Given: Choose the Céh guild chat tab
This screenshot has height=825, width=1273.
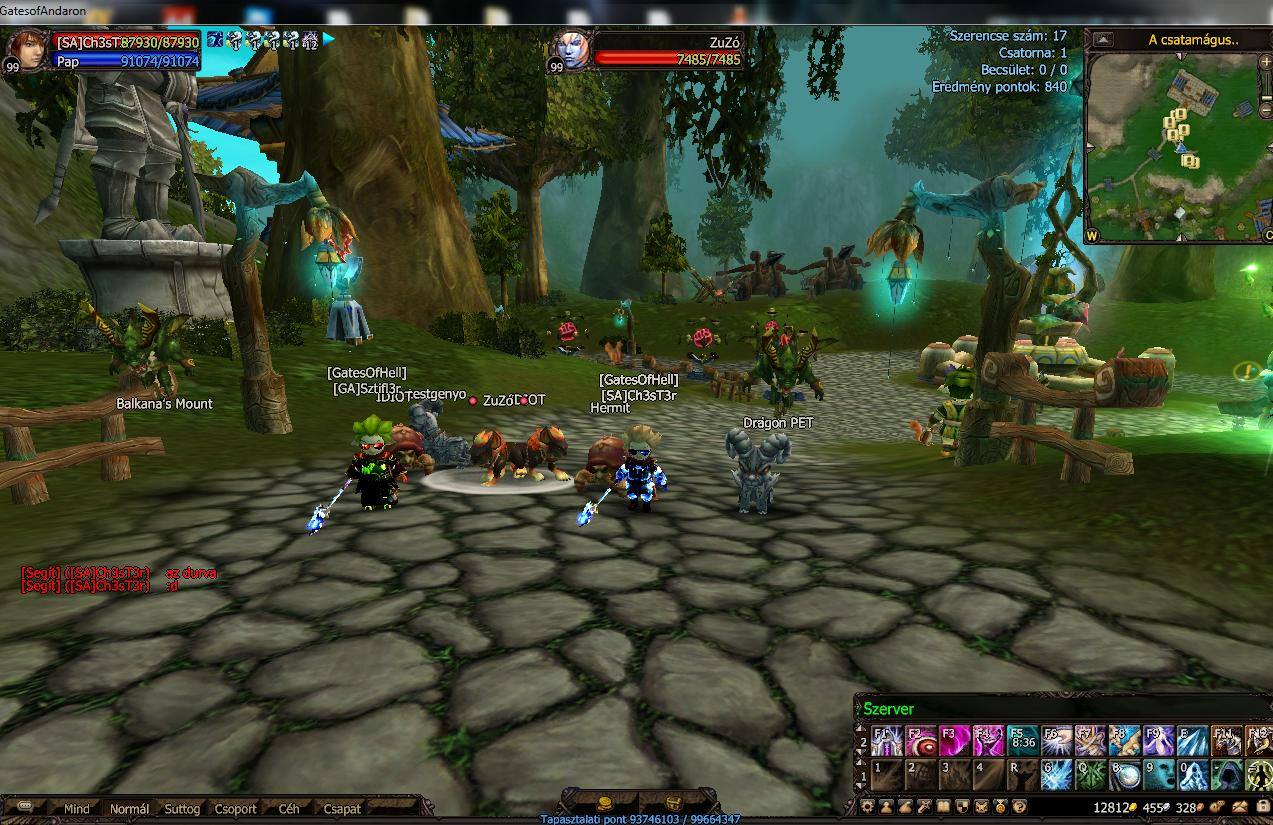Looking at the screenshot, I should pos(289,809).
